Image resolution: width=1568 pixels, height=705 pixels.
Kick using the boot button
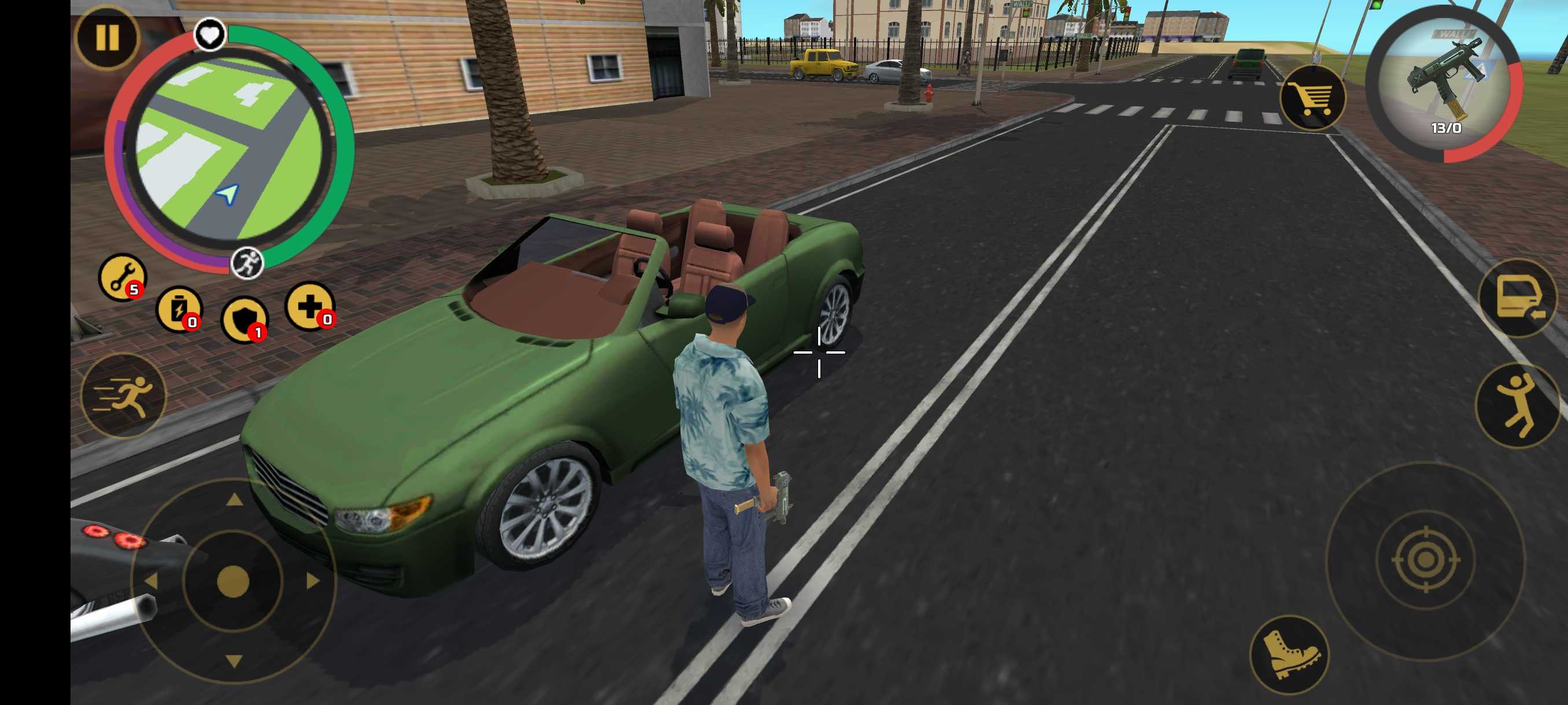click(1289, 655)
